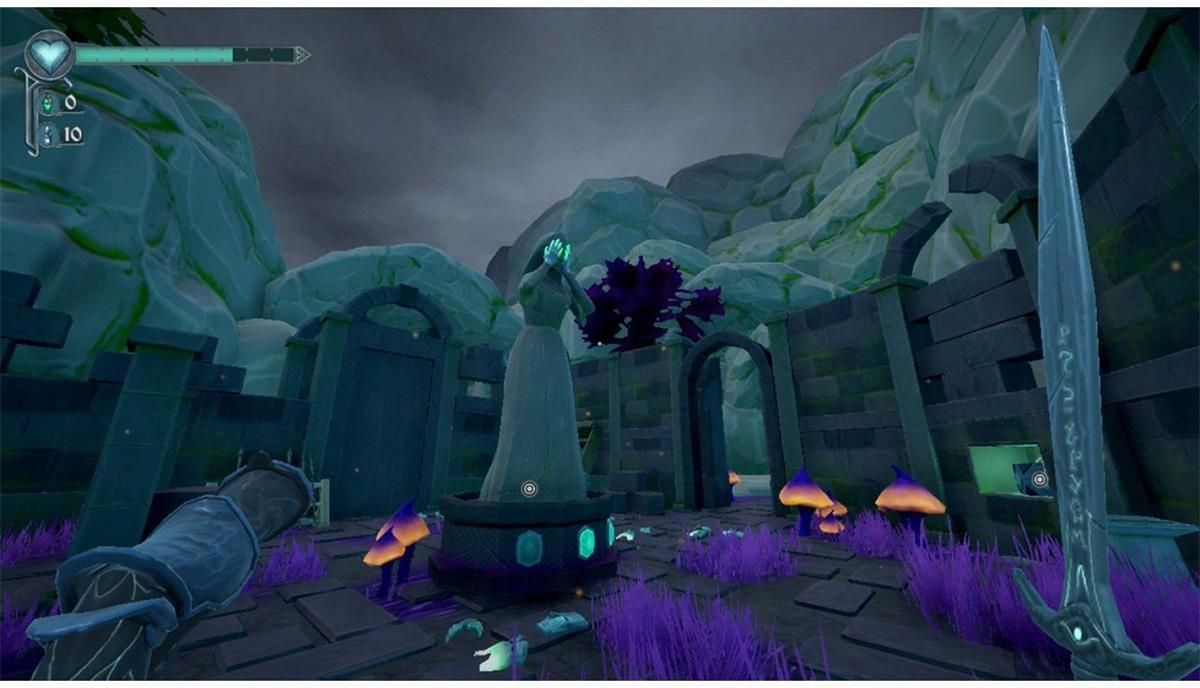
Task: Click the crystal heart emblem
Action: coord(47,53)
